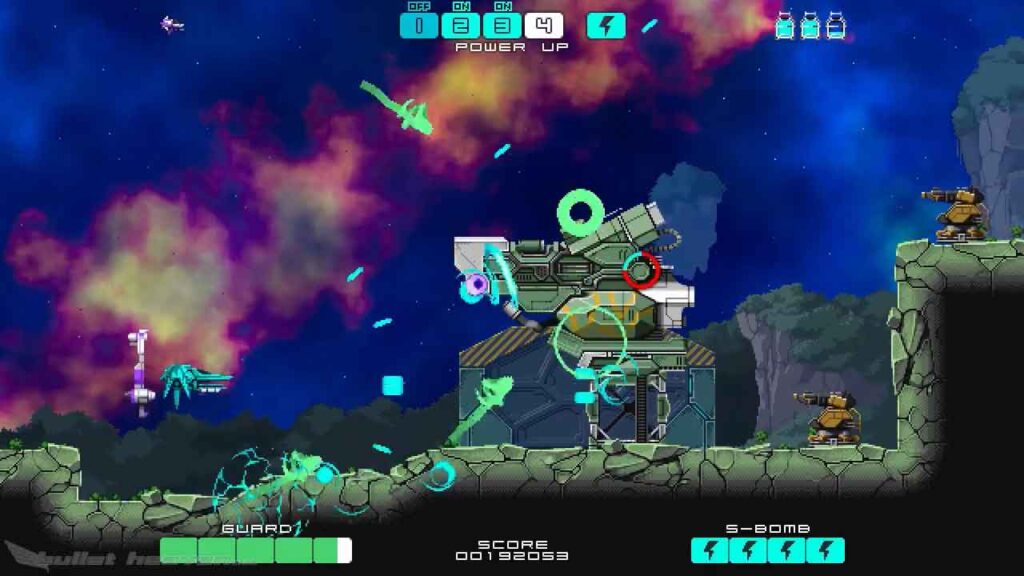1024x576 pixels.
Task: Toggle power up slot 2
Action: [460, 26]
